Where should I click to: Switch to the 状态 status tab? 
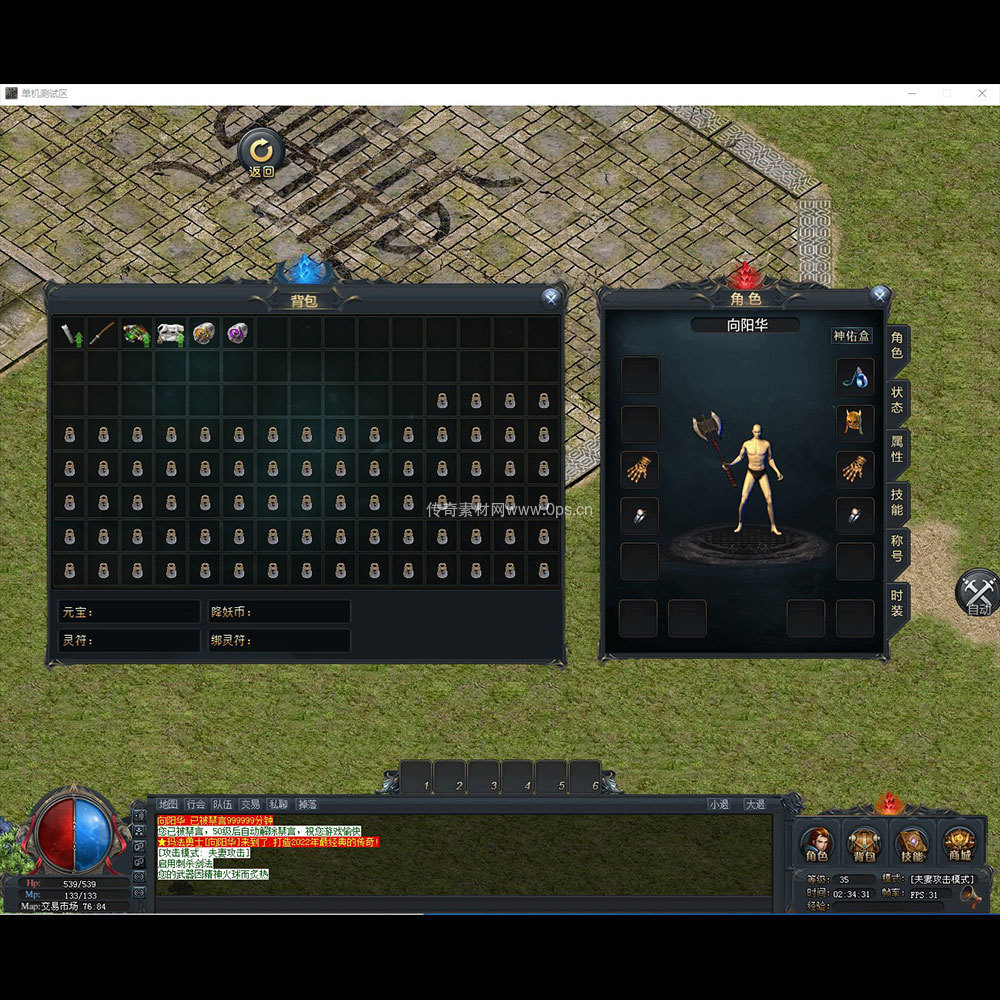[x=897, y=400]
